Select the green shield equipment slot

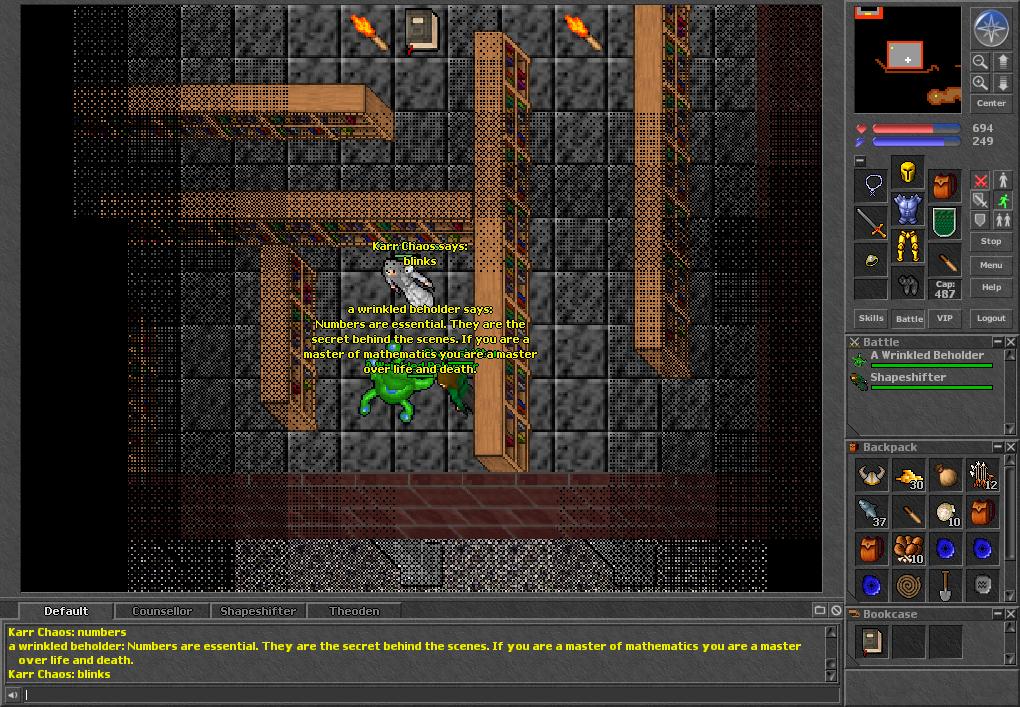945,222
